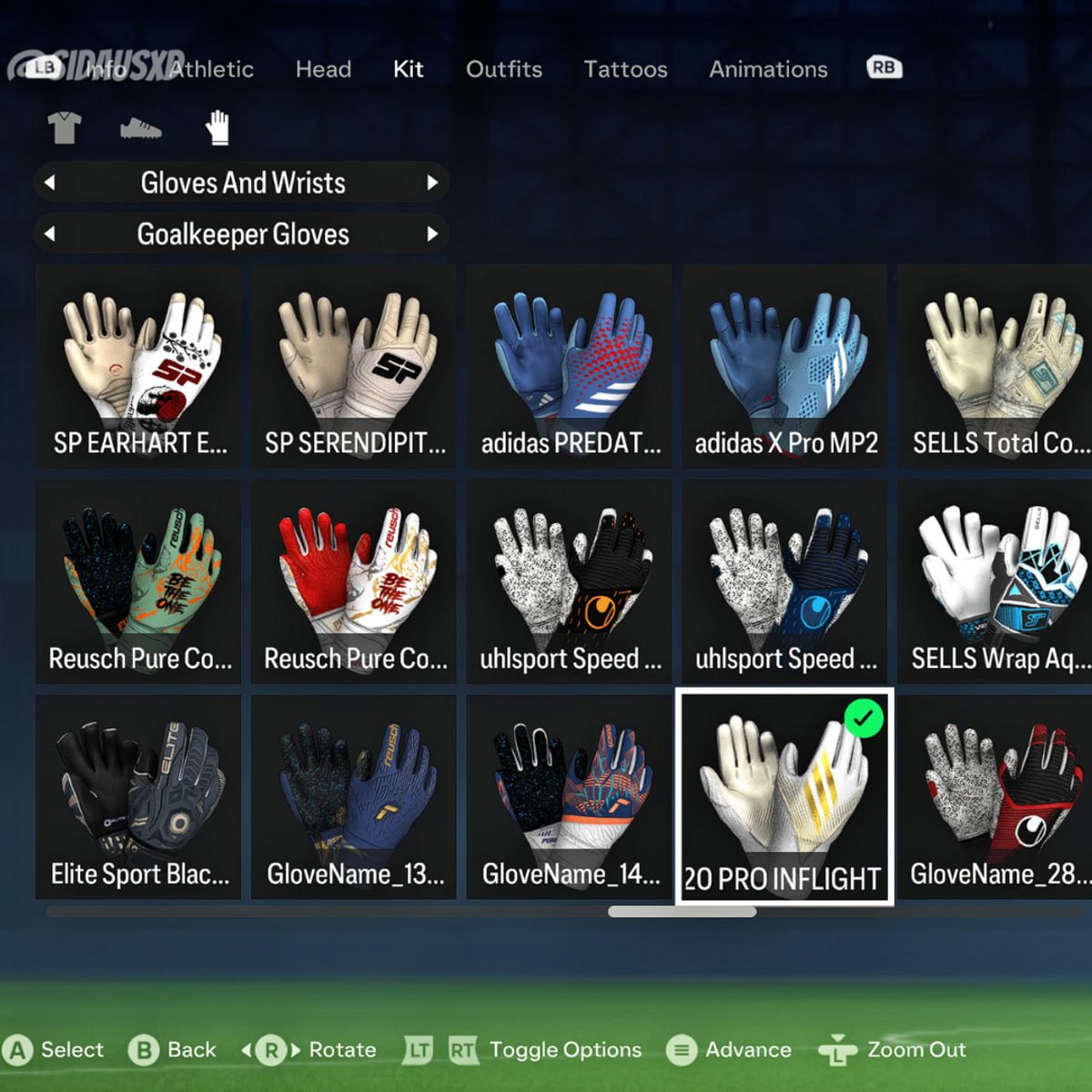The height and width of the screenshot is (1092, 1092).
Task: Choose the SP SERENDIPITY gloves
Action: (x=354, y=367)
